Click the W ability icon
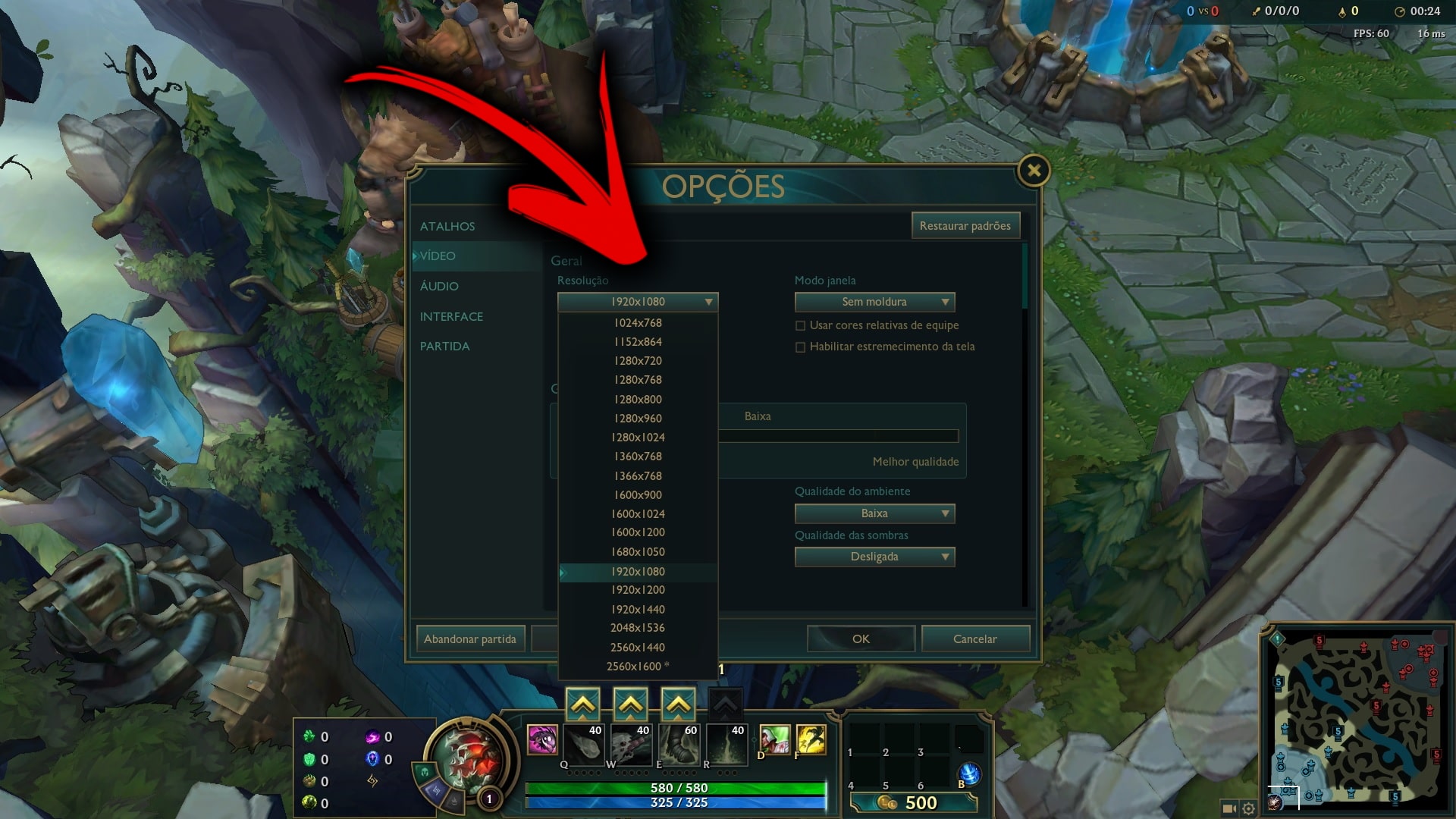This screenshot has height=819, width=1456. pos(632,745)
